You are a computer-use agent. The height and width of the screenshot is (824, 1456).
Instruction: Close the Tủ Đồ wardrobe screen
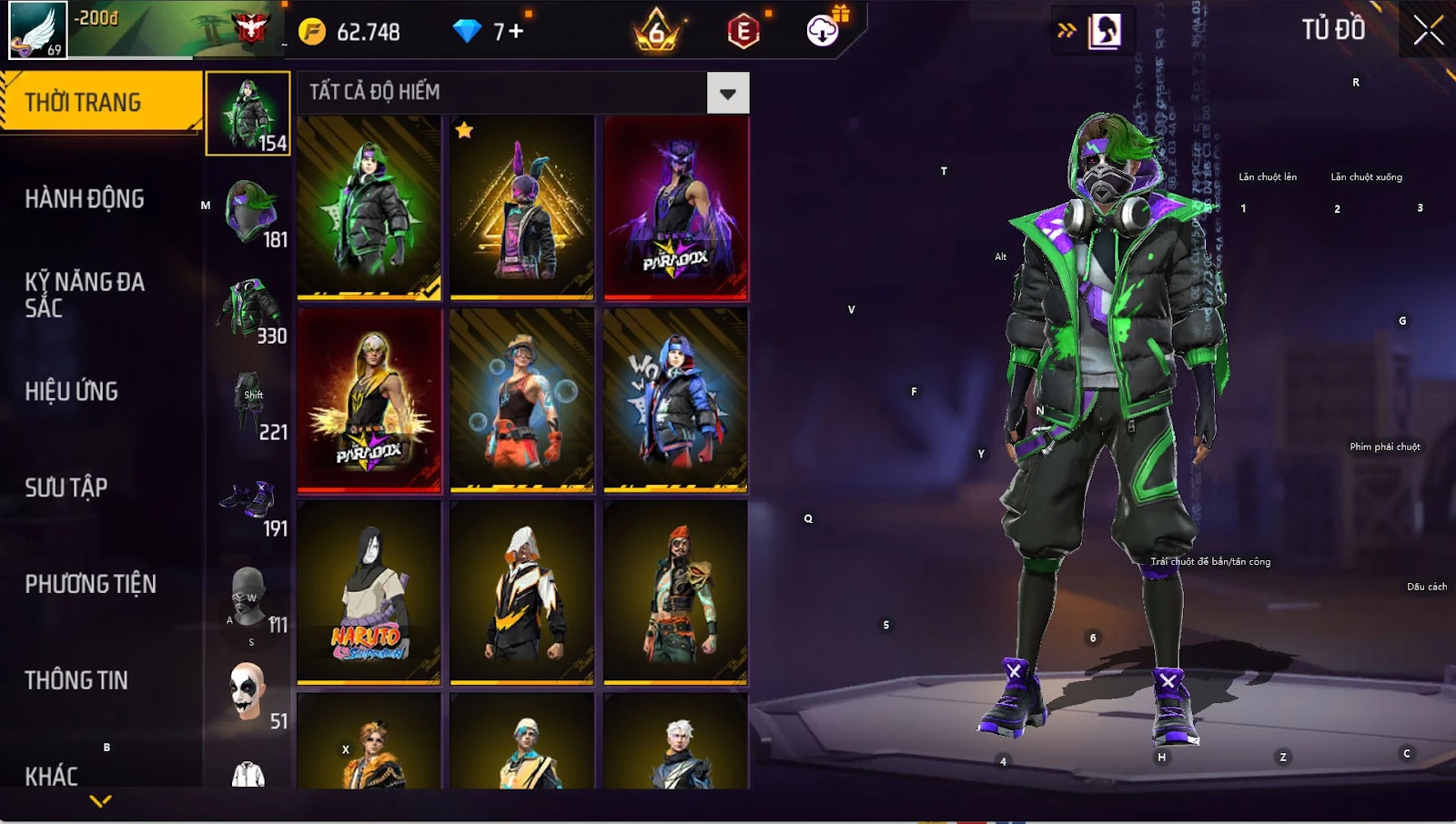[1428, 30]
